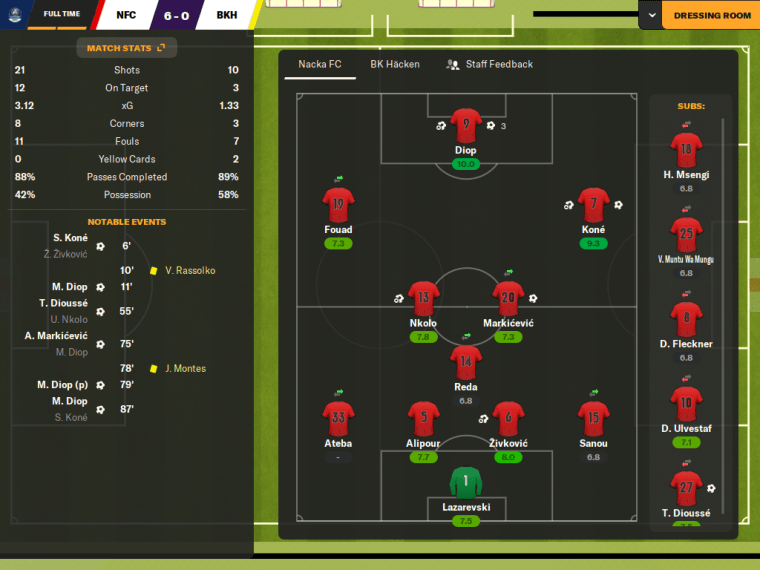The width and height of the screenshot is (760, 570).
Task: Select Fouad's player shirt
Action: tap(338, 206)
